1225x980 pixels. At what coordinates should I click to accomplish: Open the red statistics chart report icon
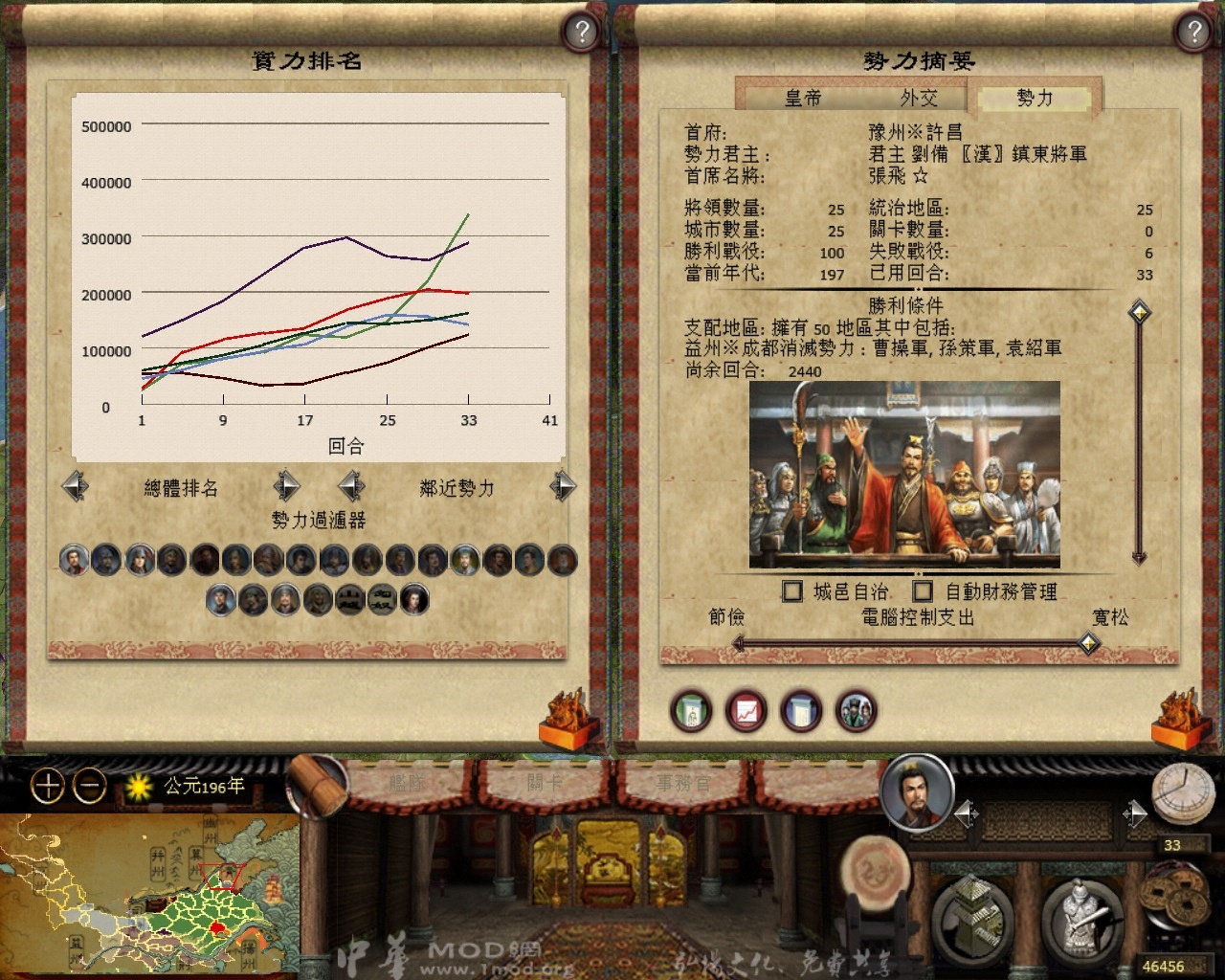[x=746, y=712]
